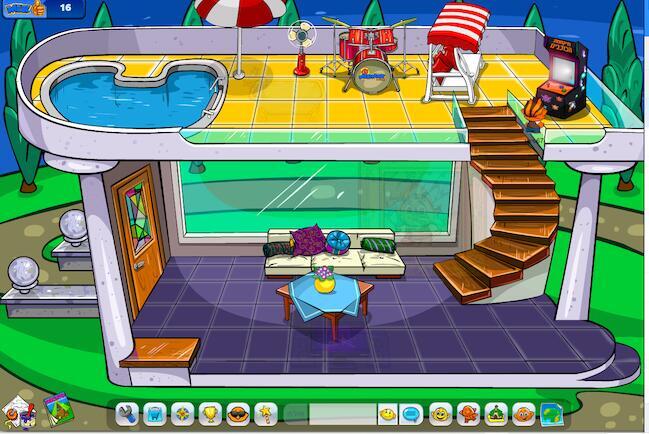Open the character card in bottom-left corner
The height and width of the screenshot is (434, 649).
click(x=17, y=410)
